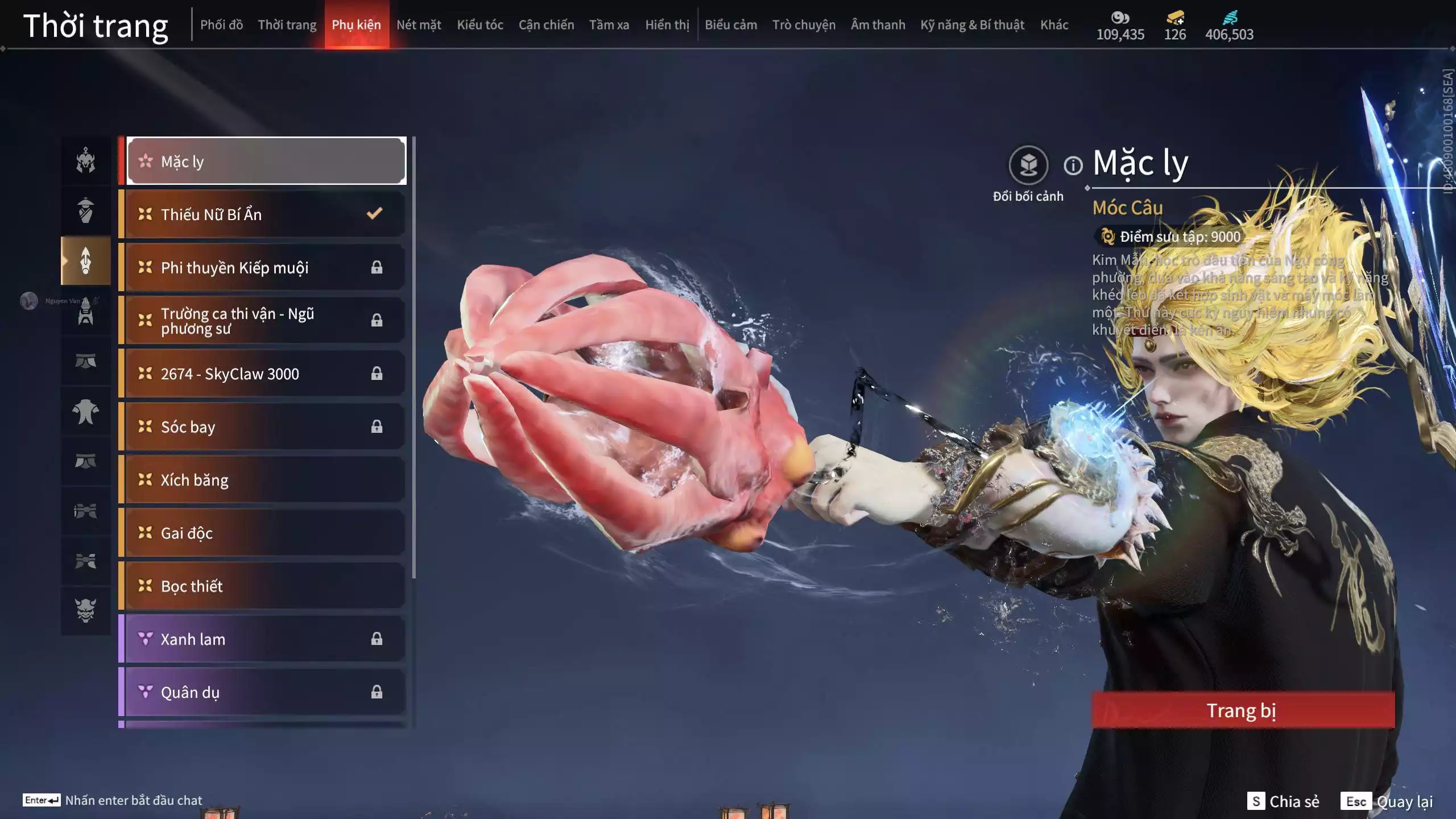Go to the Cận chiến tab
This screenshot has width=1456, height=819.
(546, 25)
